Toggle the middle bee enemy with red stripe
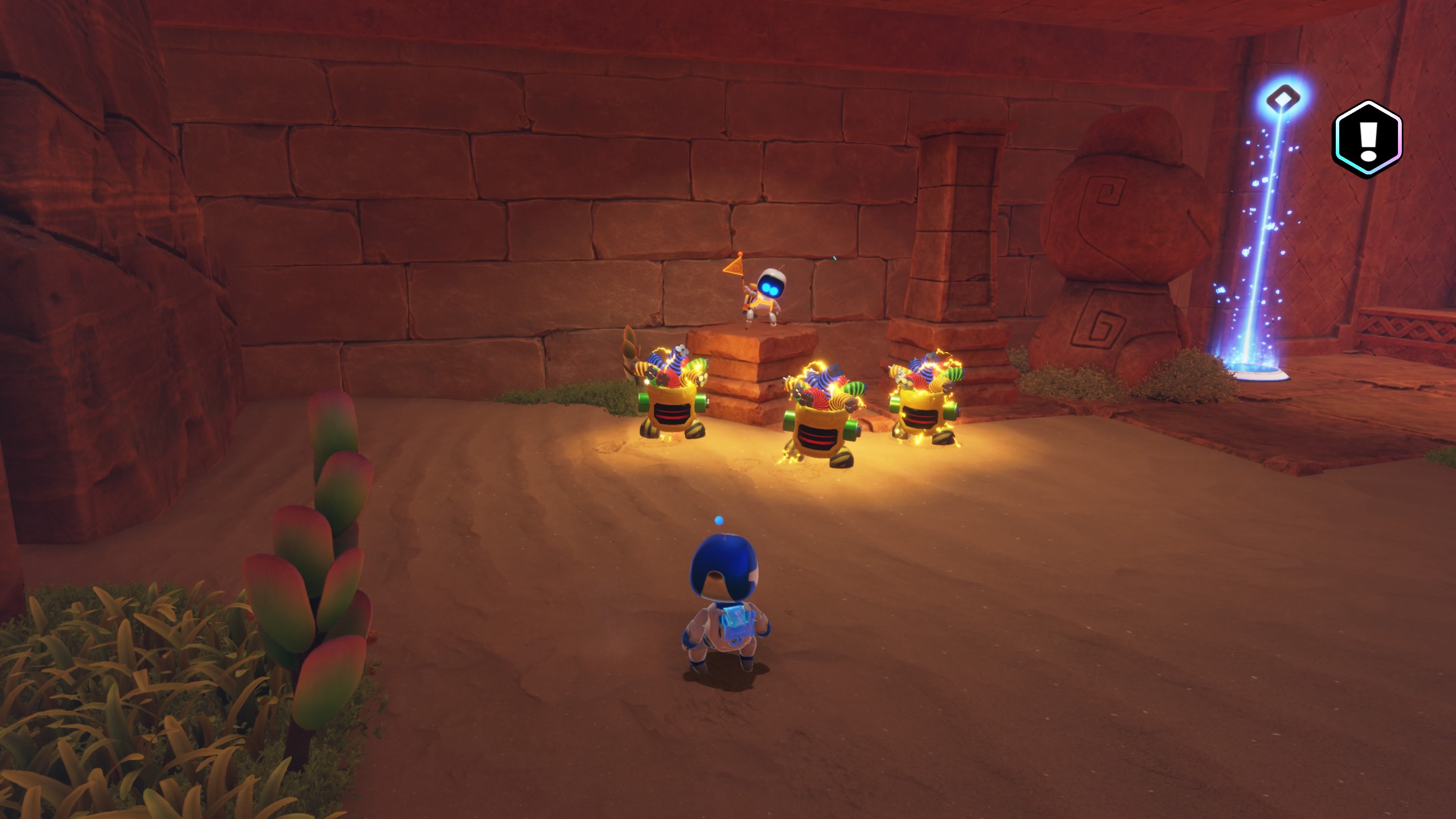 coord(819,421)
